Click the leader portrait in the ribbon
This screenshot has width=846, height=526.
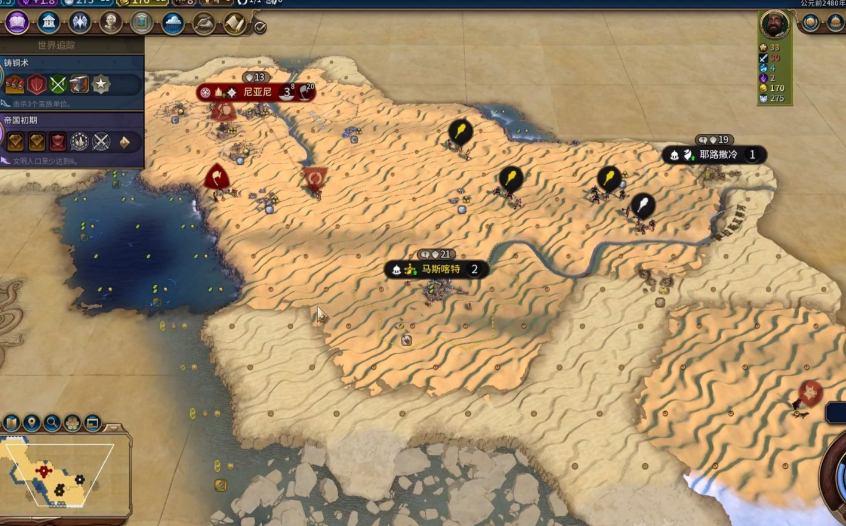click(774, 23)
